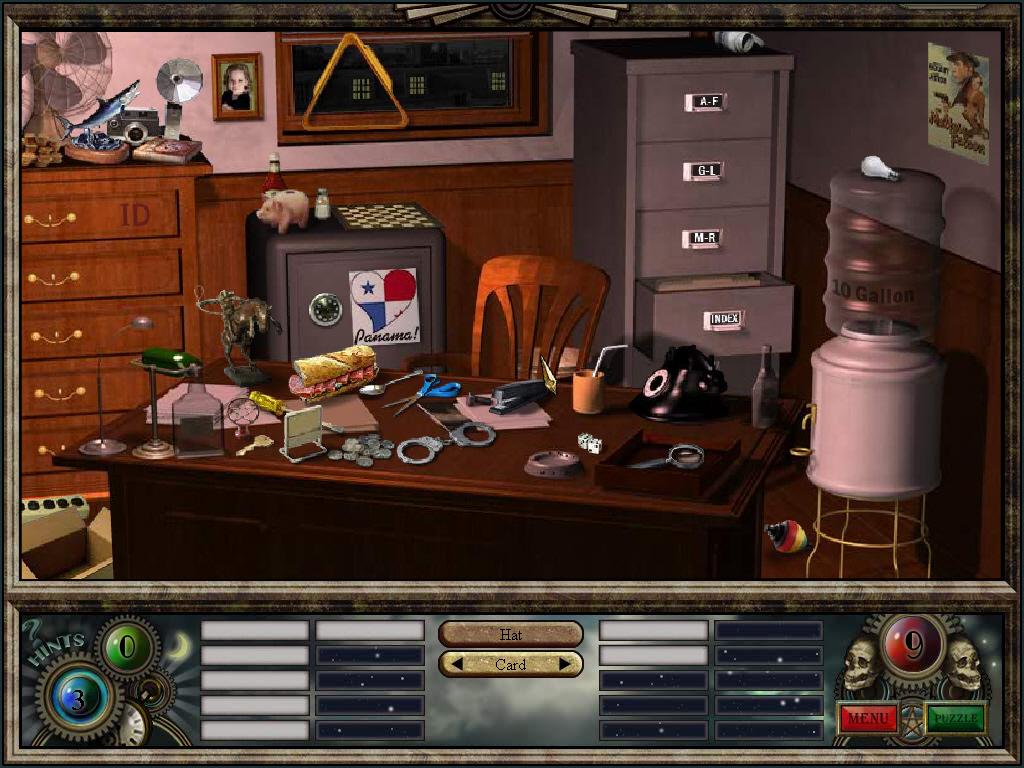Switch to the green PUZZLE button
Image resolution: width=1024 pixels, height=768 pixels.
coord(955,717)
